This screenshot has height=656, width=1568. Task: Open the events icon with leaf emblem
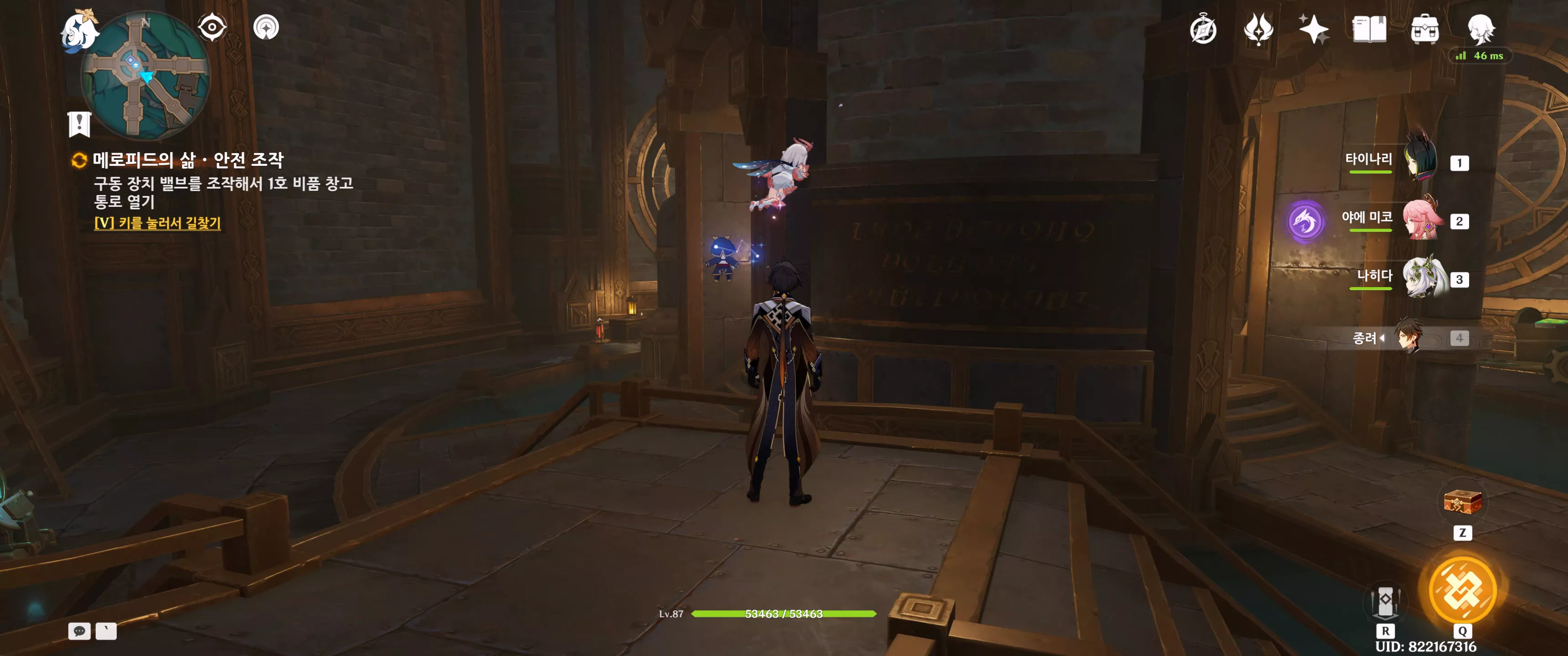click(1258, 29)
